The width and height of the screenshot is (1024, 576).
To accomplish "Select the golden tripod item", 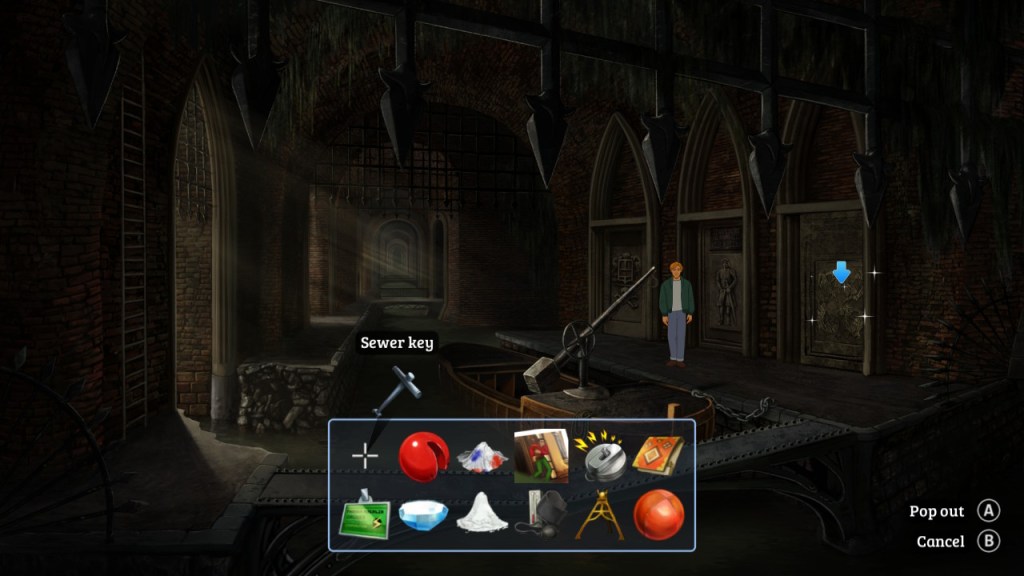I will pos(599,514).
